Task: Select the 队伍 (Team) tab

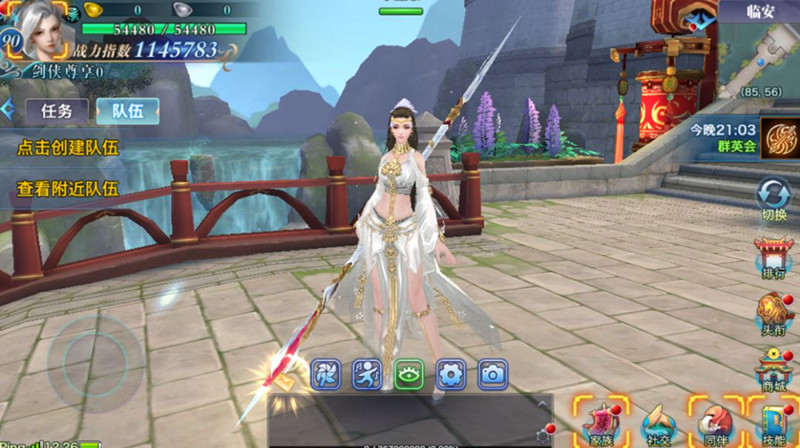Action: tap(127, 110)
